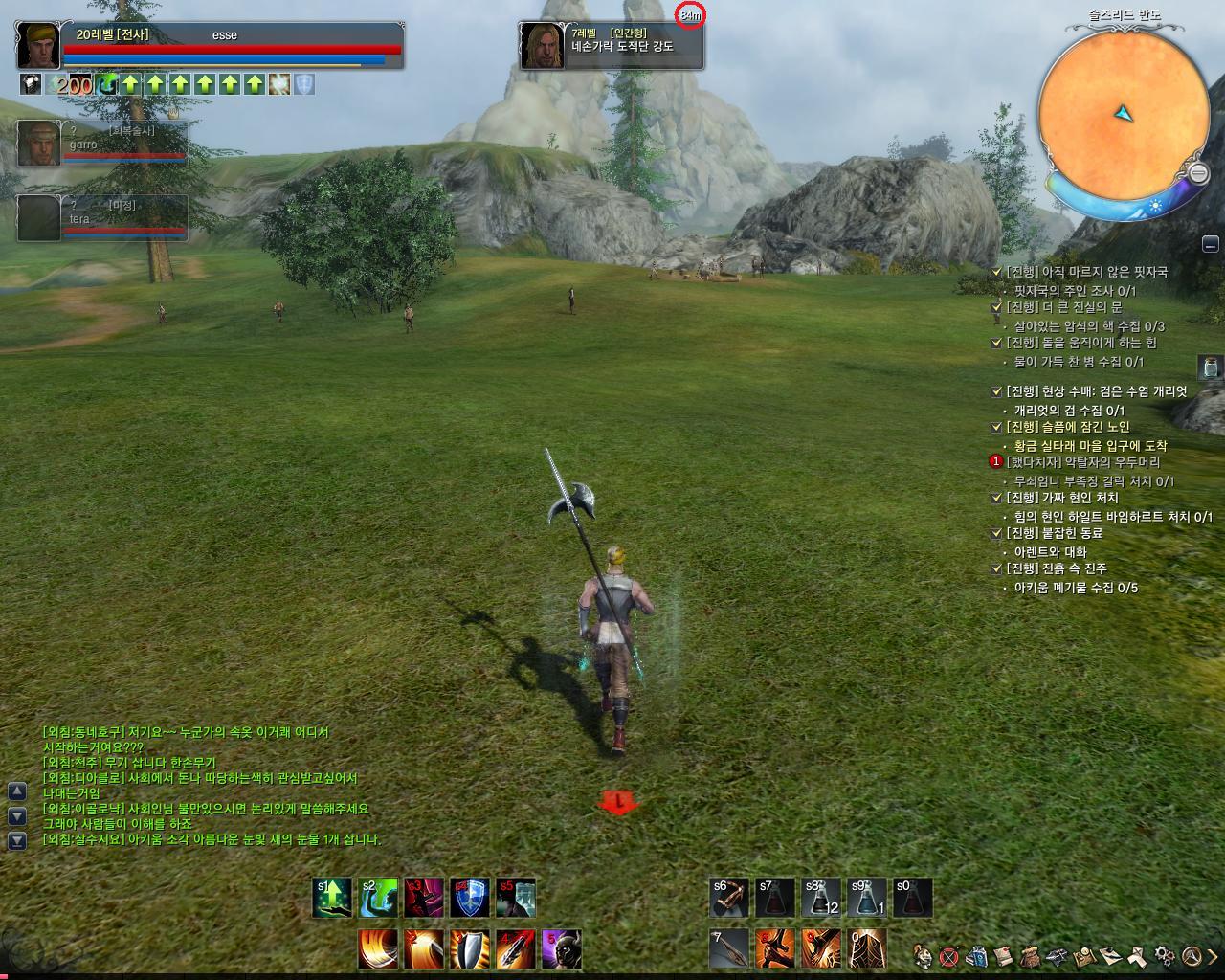Use the s9 blue potion flask

pos(867,898)
